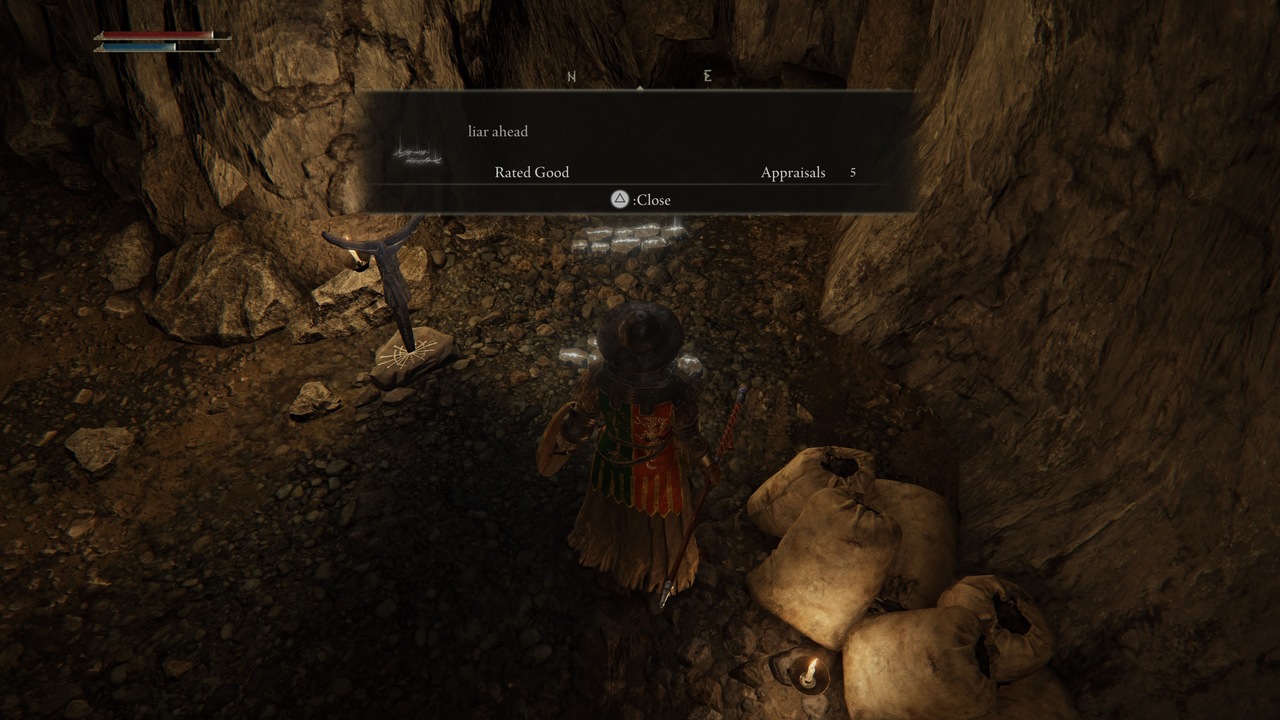Click the 'Appraisals' label in the dialog
Viewport: 1280px width, 720px height.
793,172
